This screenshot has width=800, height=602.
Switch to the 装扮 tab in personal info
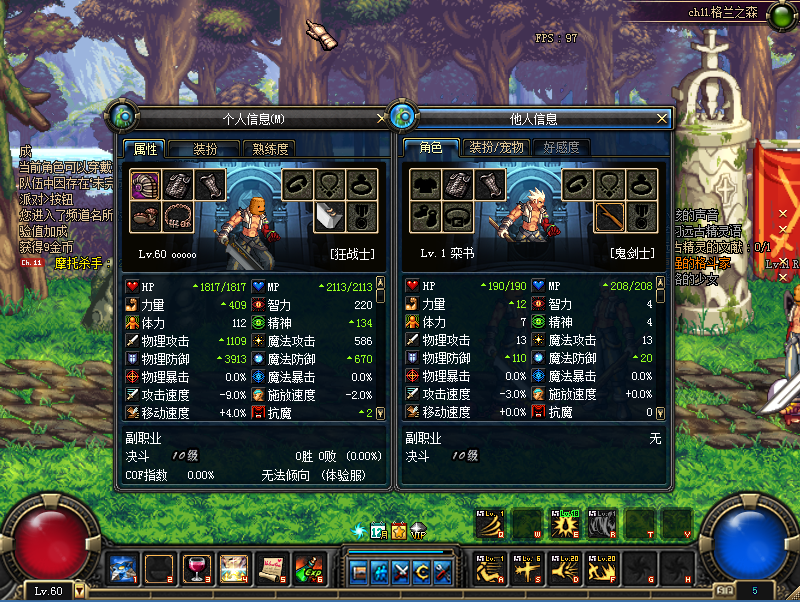pyautogui.click(x=204, y=148)
